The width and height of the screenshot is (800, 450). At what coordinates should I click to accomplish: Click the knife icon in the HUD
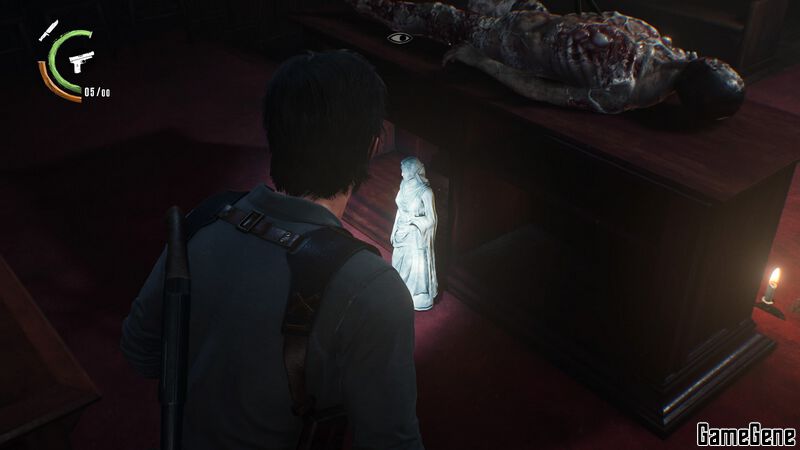(x=48, y=32)
